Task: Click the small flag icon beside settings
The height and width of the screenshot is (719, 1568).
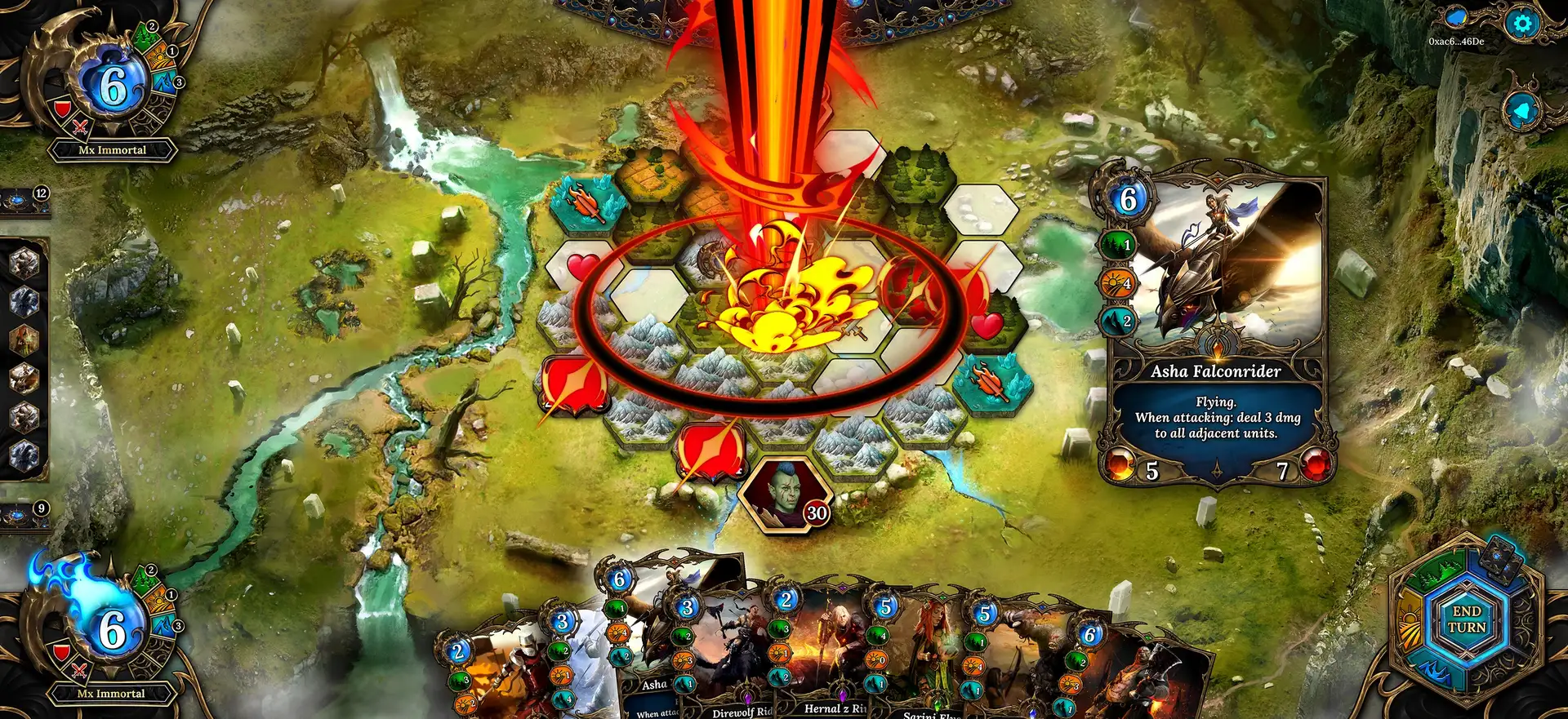Action: coord(1456,17)
